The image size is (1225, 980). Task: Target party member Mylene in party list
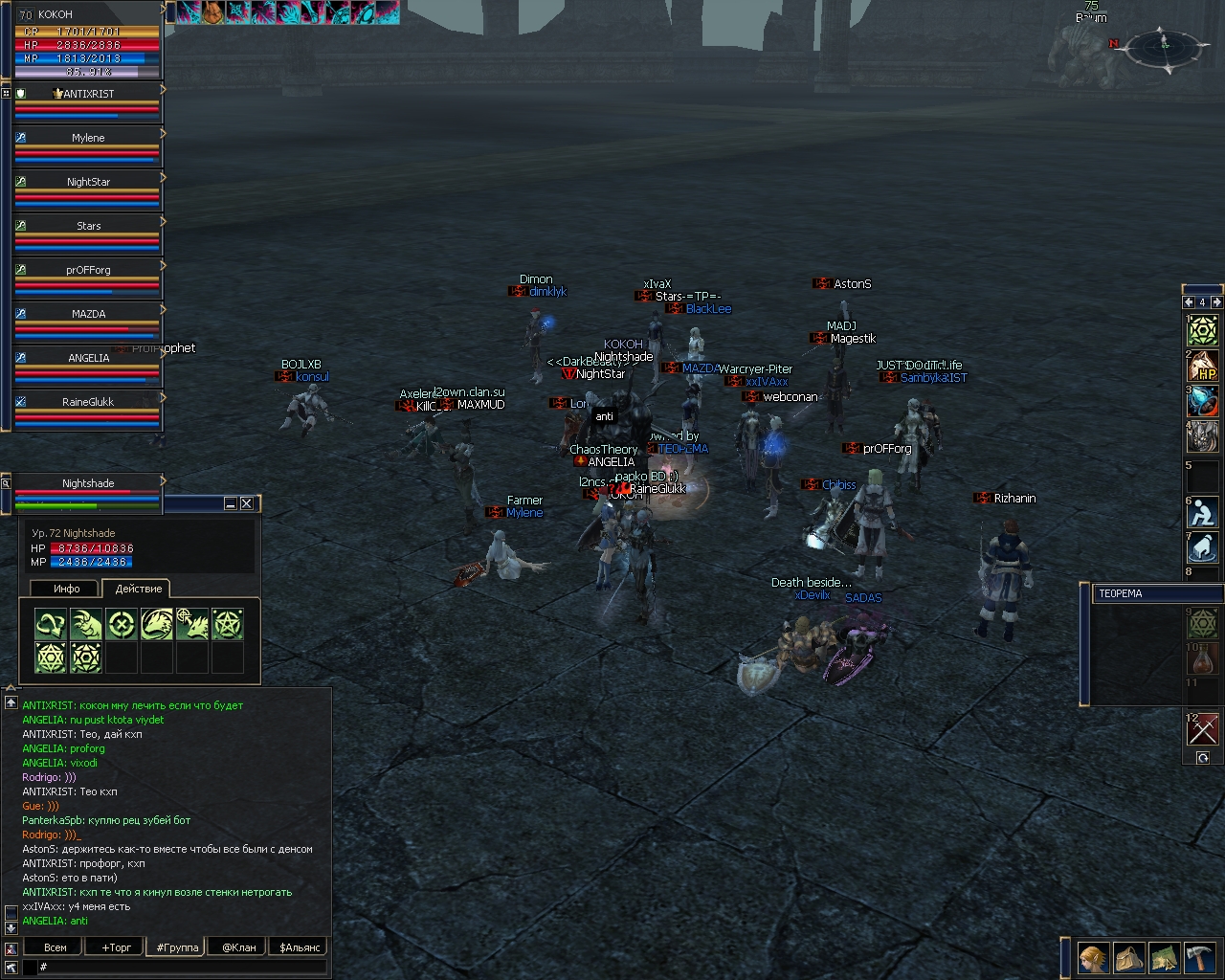[x=88, y=138]
